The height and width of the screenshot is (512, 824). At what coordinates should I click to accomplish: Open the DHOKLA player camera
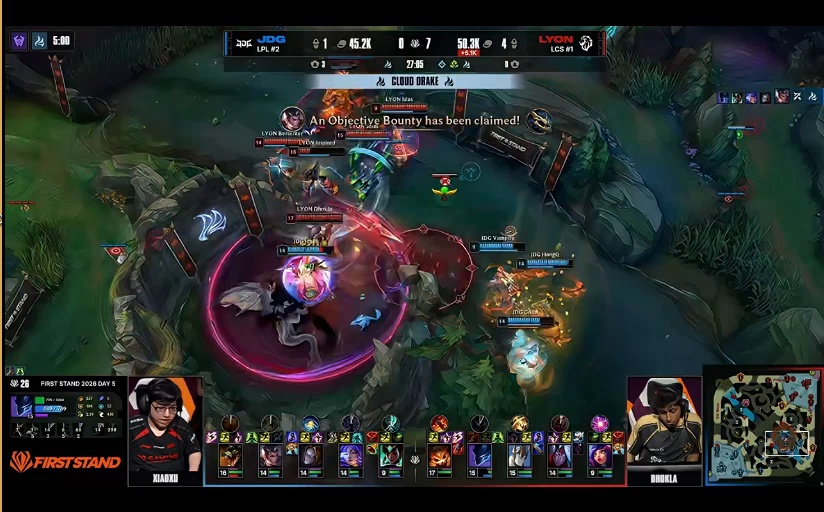pyautogui.click(x=664, y=424)
